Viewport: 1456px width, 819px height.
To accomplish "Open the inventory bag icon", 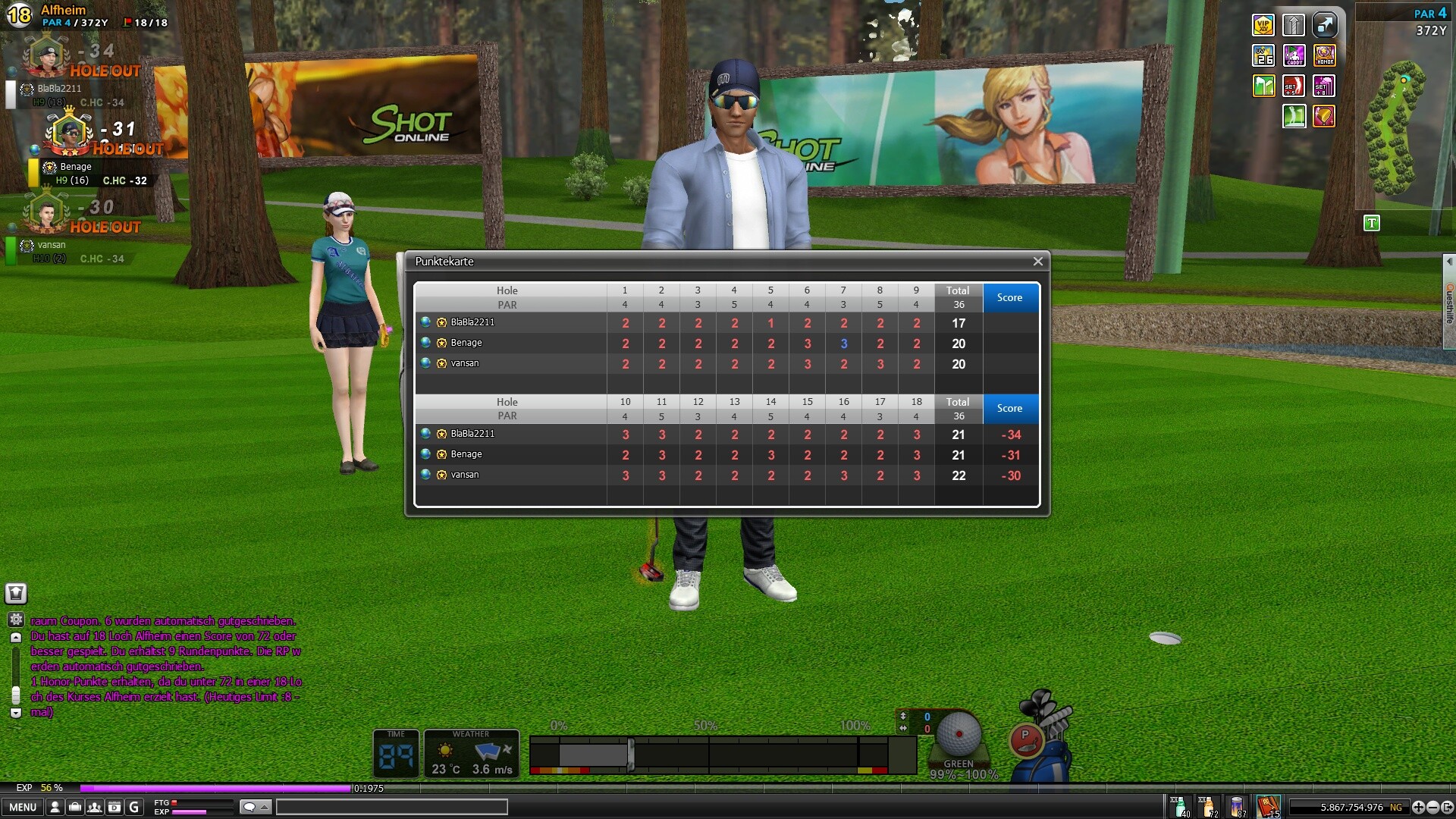I will (x=74, y=807).
